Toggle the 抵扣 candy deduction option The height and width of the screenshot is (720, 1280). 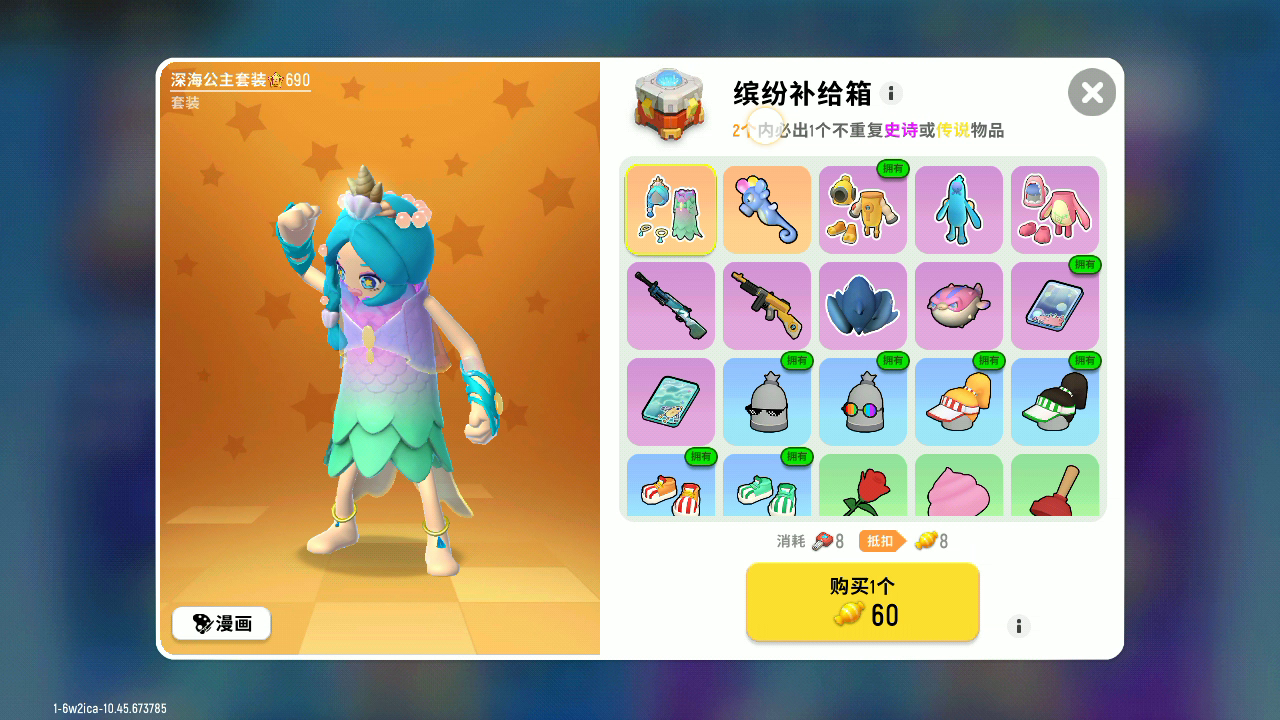point(884,541)
